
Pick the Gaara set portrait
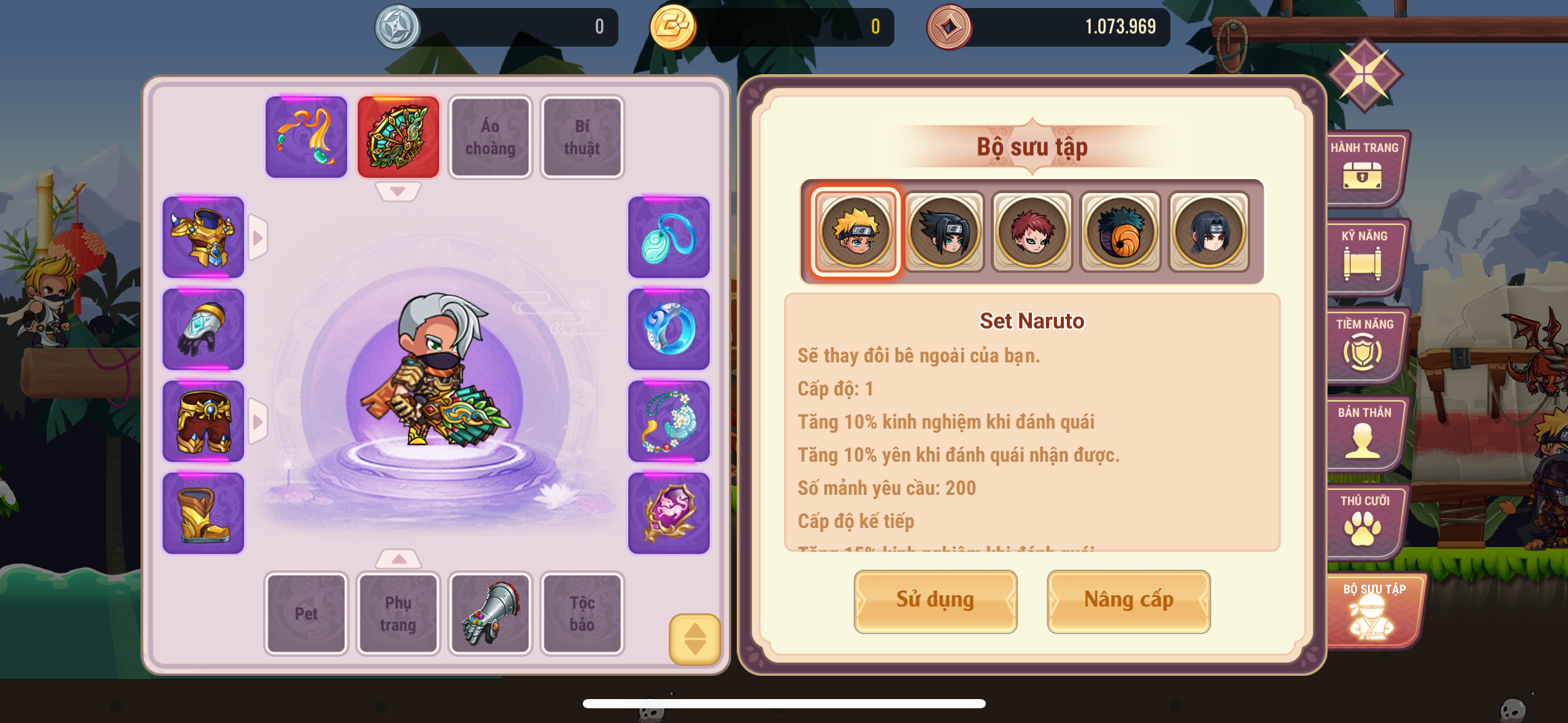[x=1032, y=232]
